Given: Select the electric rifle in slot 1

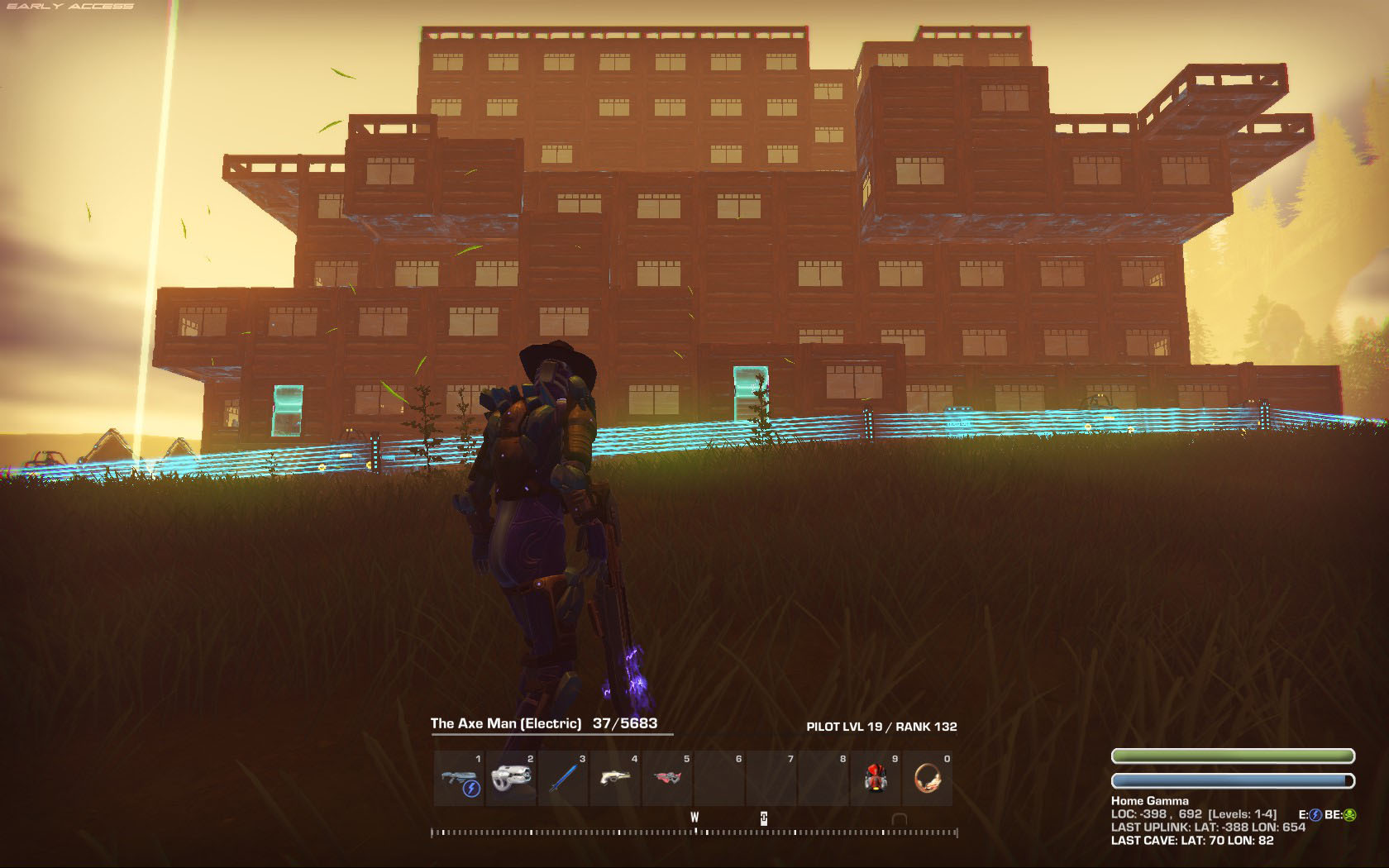Looking at the screenshot, I should [460, 779].
